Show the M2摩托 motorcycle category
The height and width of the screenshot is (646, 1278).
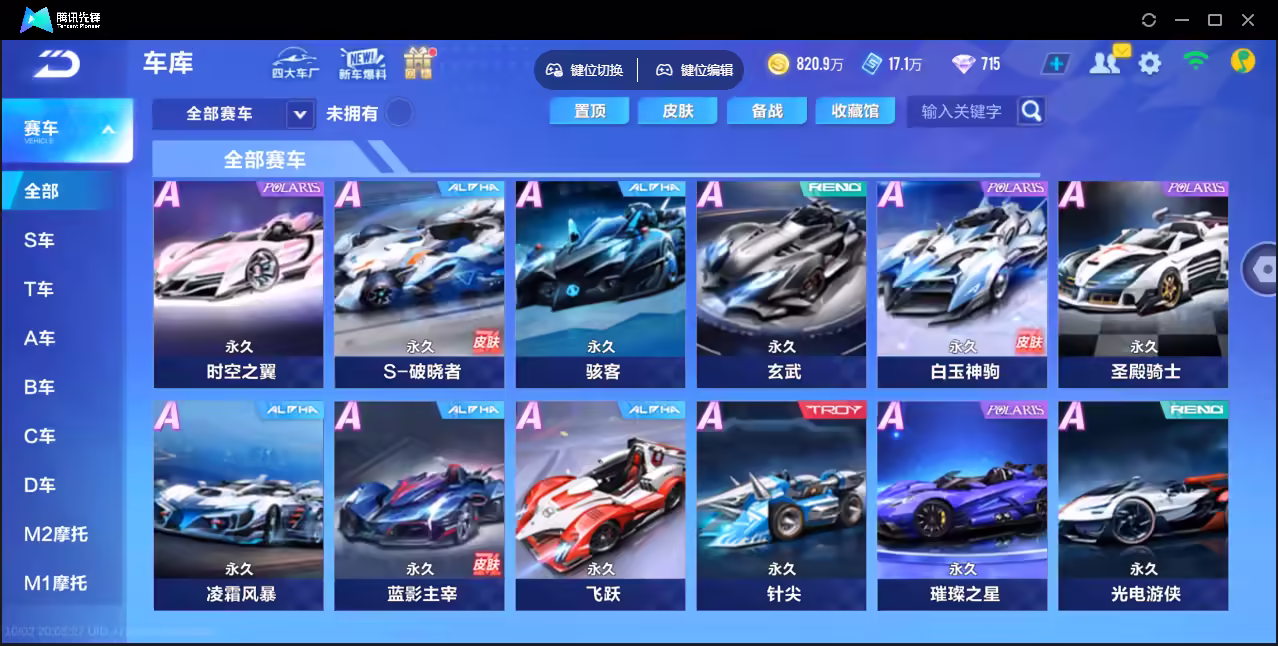point(56,534)
